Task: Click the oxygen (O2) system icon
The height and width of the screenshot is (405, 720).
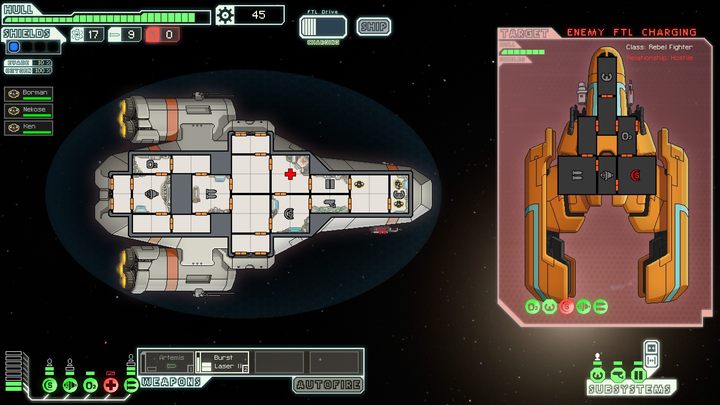Action: click(90, 384)
